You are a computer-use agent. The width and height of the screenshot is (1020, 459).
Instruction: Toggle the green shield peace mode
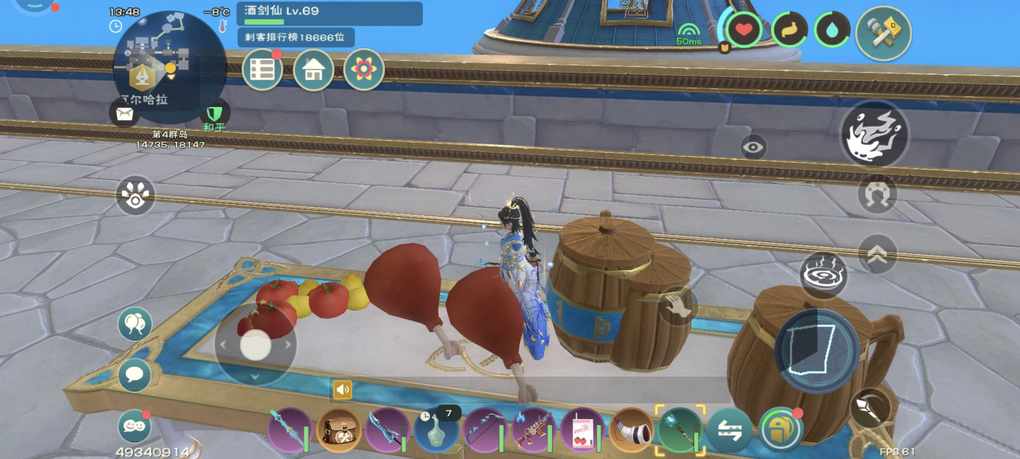tap(214, 114)
